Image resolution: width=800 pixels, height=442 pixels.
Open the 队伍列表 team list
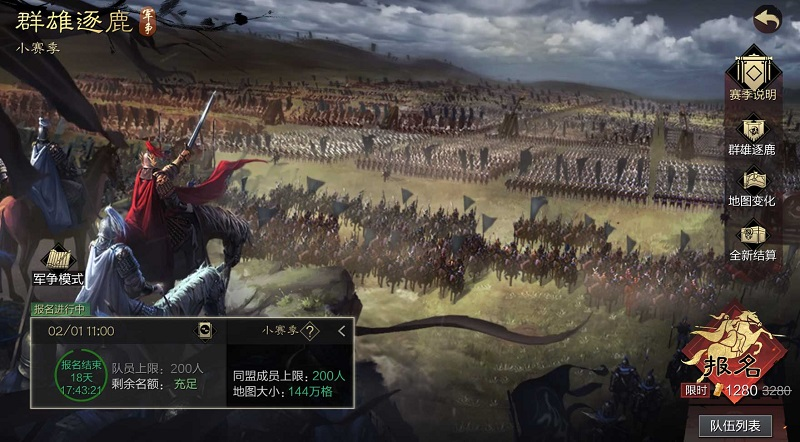click(735, 426)
